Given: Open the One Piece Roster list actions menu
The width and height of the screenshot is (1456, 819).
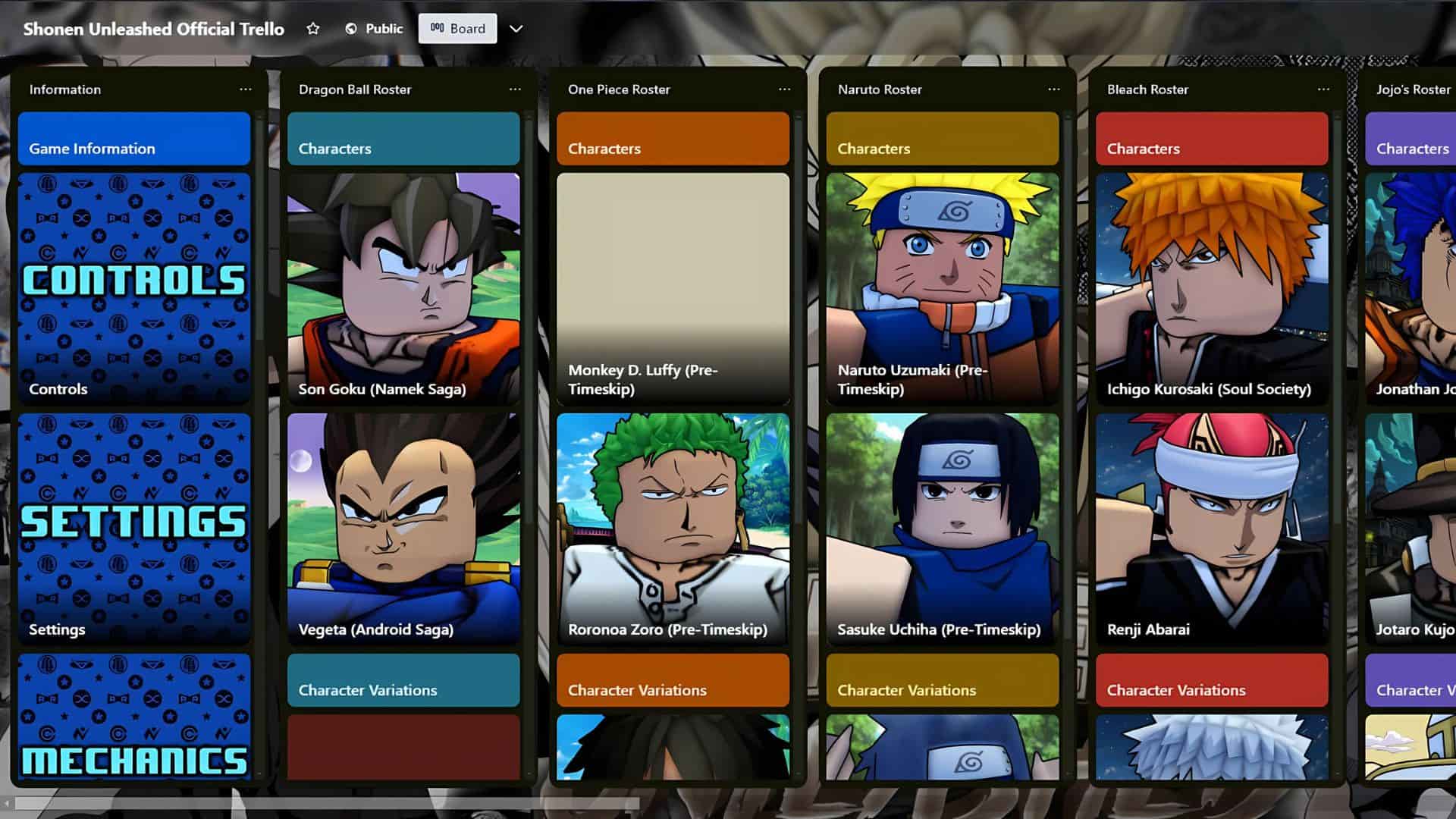Looking at the screenshot, I should (x=784, y=89).
